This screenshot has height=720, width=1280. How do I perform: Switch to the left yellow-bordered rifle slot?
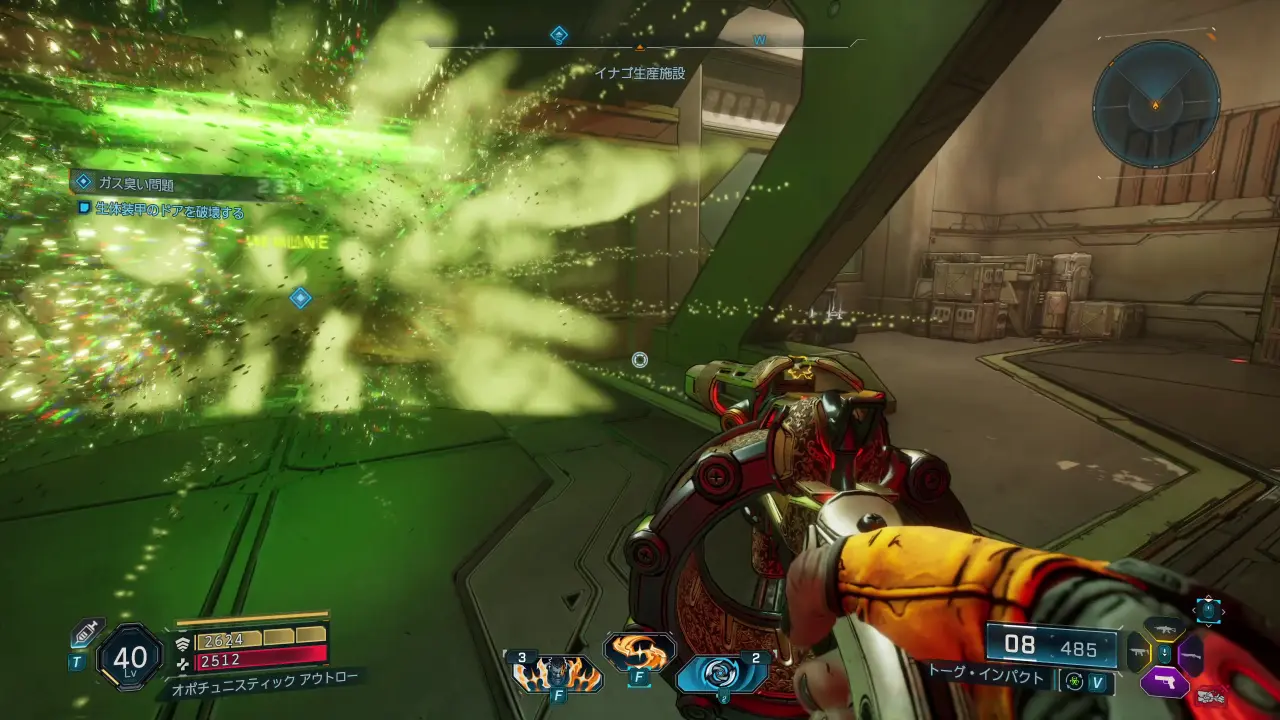click(1138, 655)
